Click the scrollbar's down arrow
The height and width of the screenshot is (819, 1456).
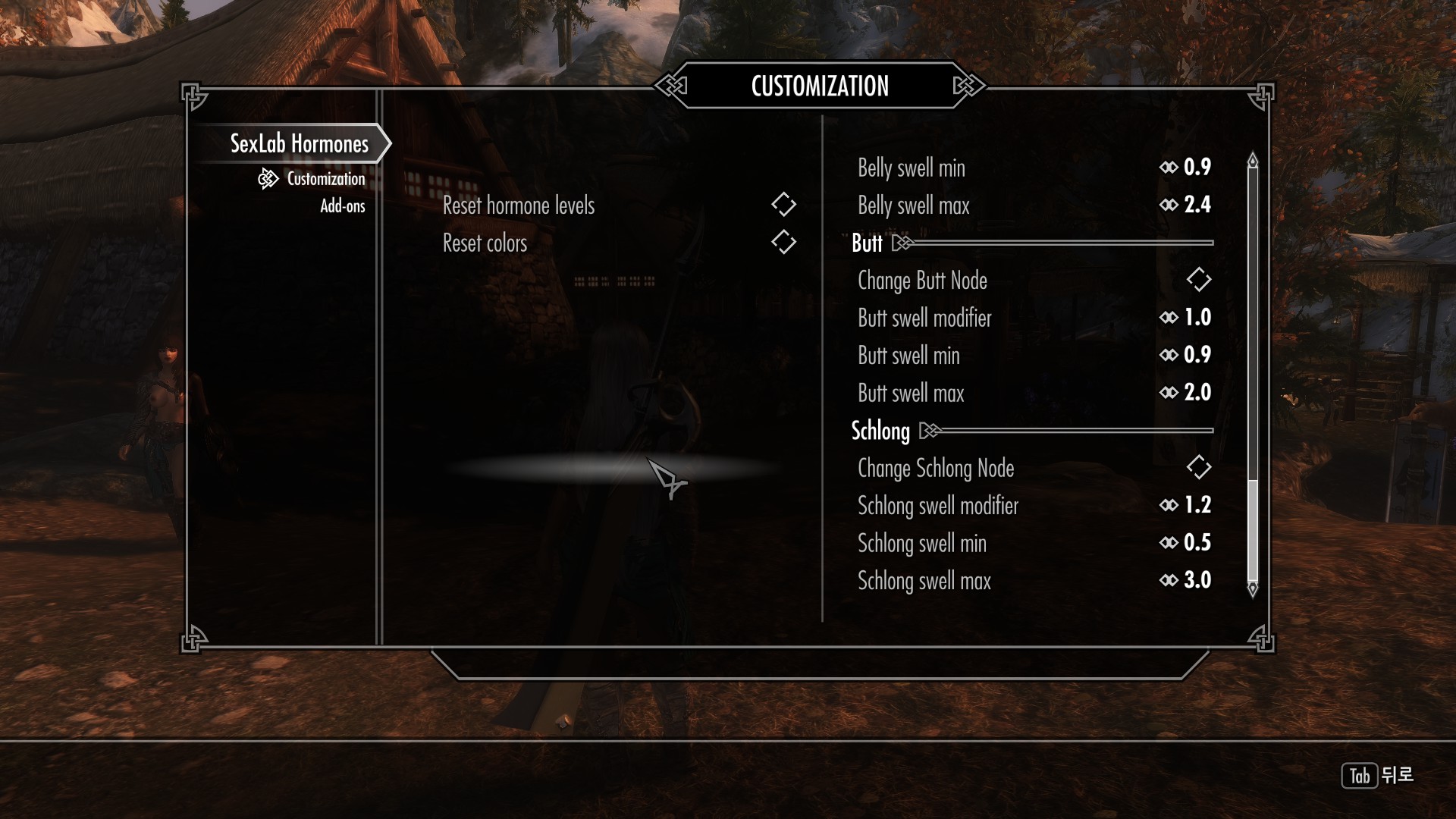coord(1253,588)
